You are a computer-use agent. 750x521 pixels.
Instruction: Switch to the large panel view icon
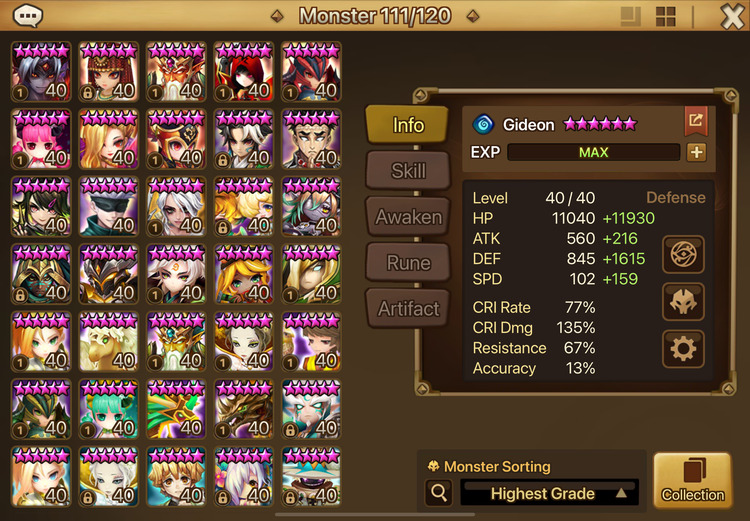point(630,16)
